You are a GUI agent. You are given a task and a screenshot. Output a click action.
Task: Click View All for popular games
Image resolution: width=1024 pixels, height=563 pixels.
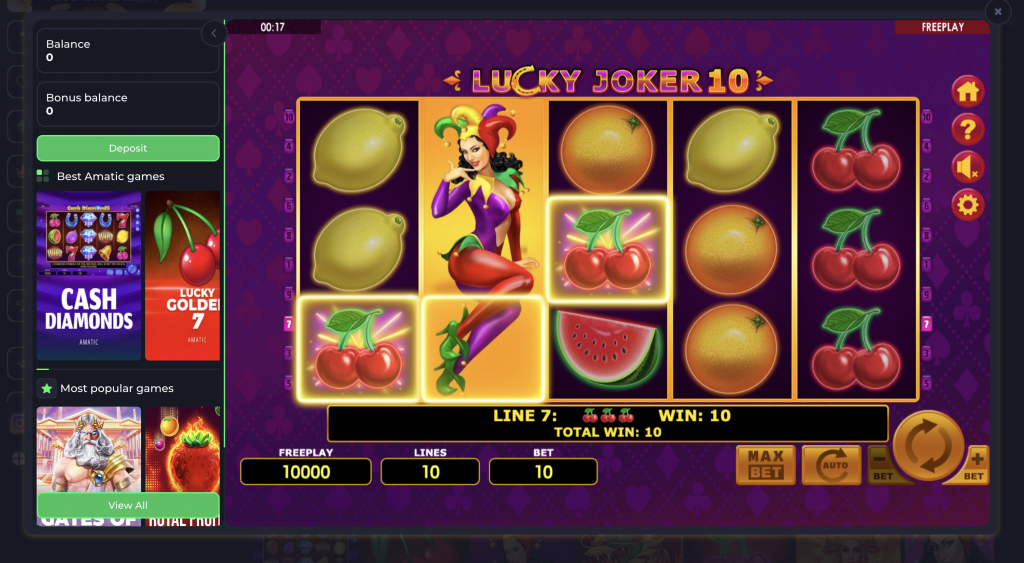(128, 505)
